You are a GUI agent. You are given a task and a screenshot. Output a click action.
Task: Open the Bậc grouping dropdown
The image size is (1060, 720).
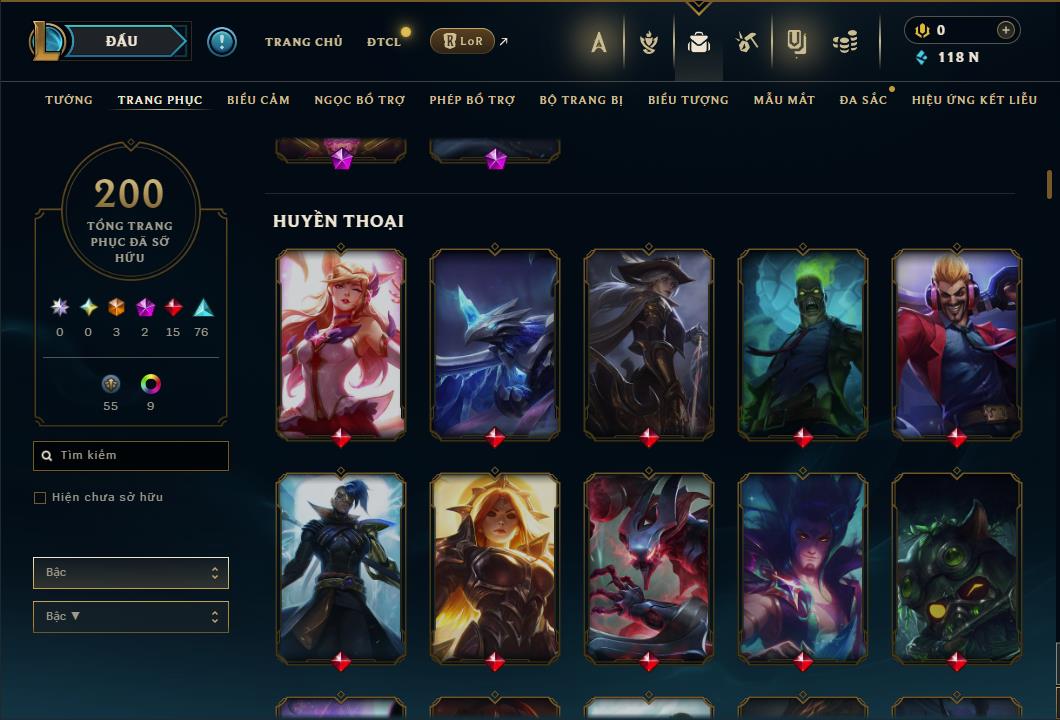click(131, 573)
